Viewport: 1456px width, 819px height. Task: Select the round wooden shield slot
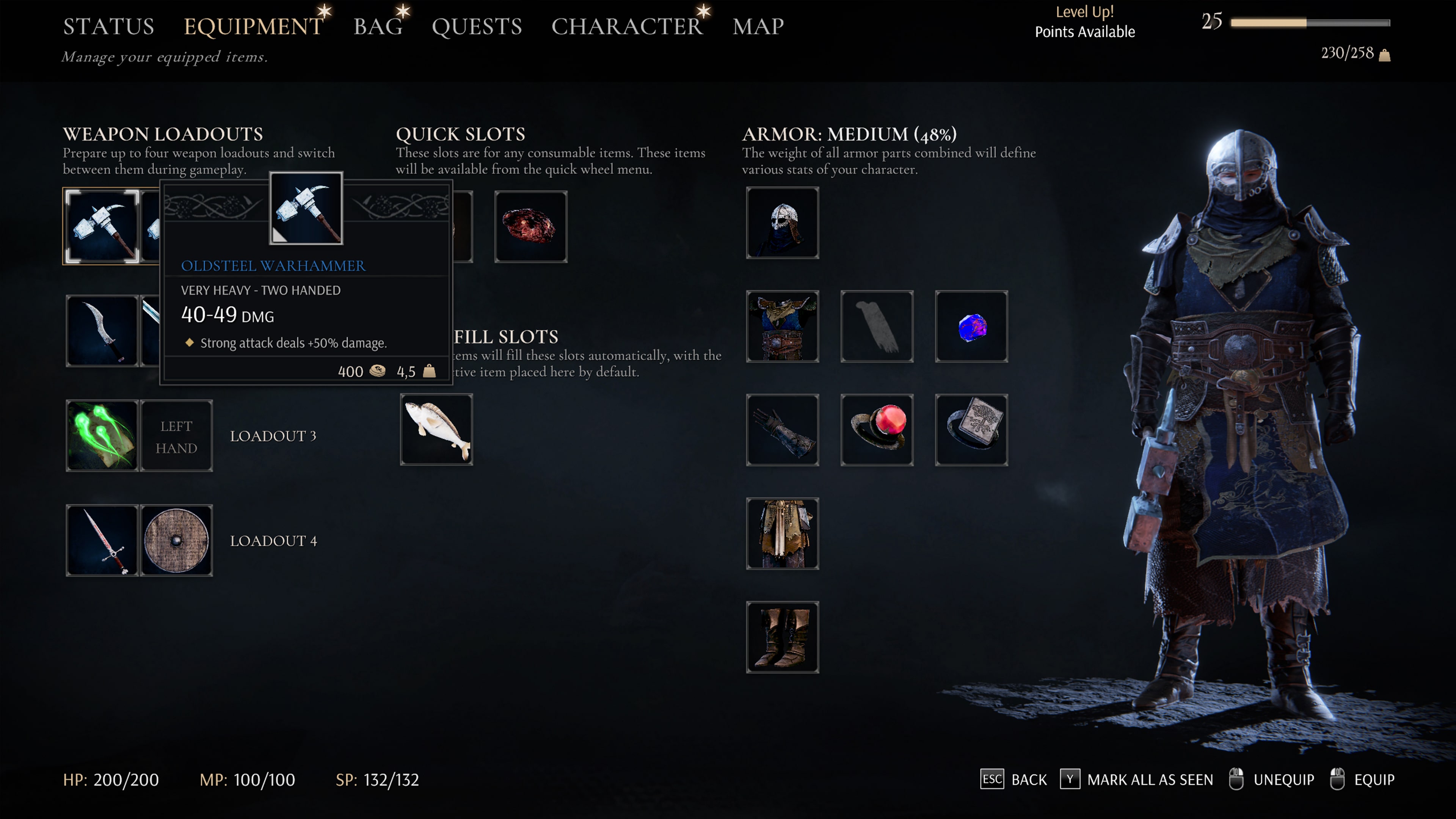[176, 540]
